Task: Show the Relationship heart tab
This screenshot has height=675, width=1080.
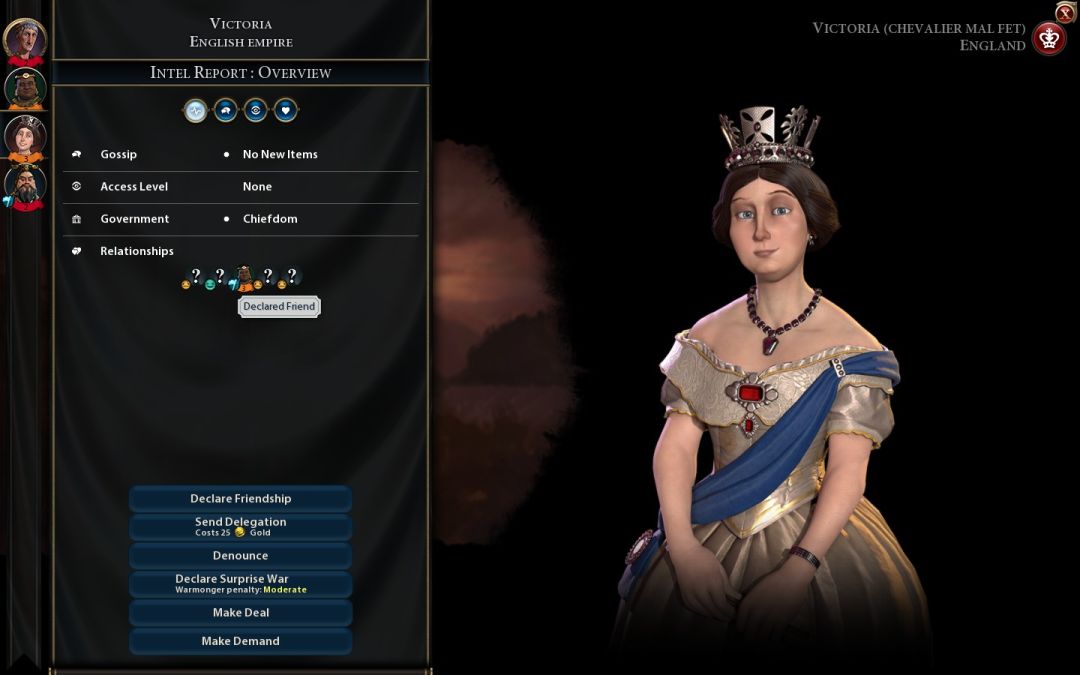Action: click(x=286, y=111)
